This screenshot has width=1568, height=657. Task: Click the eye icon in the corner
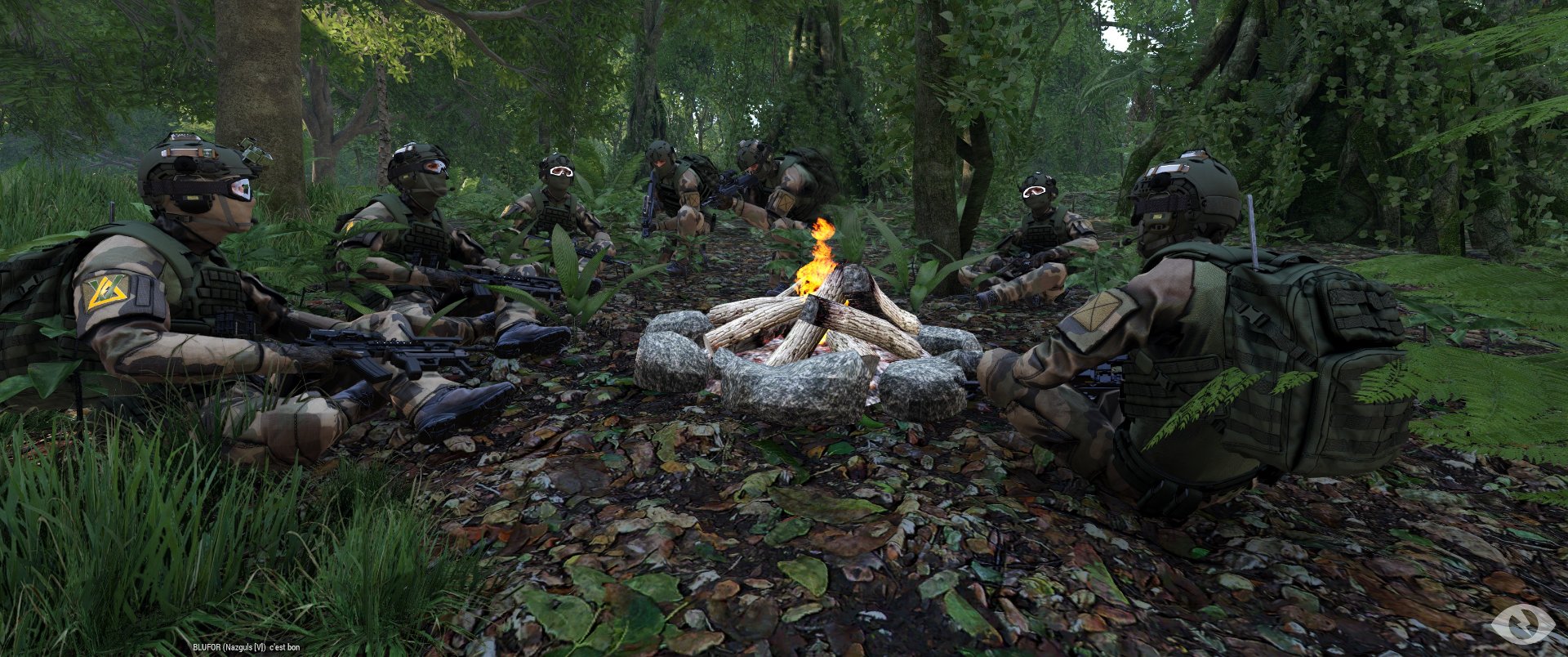[x=1522, y=624]
